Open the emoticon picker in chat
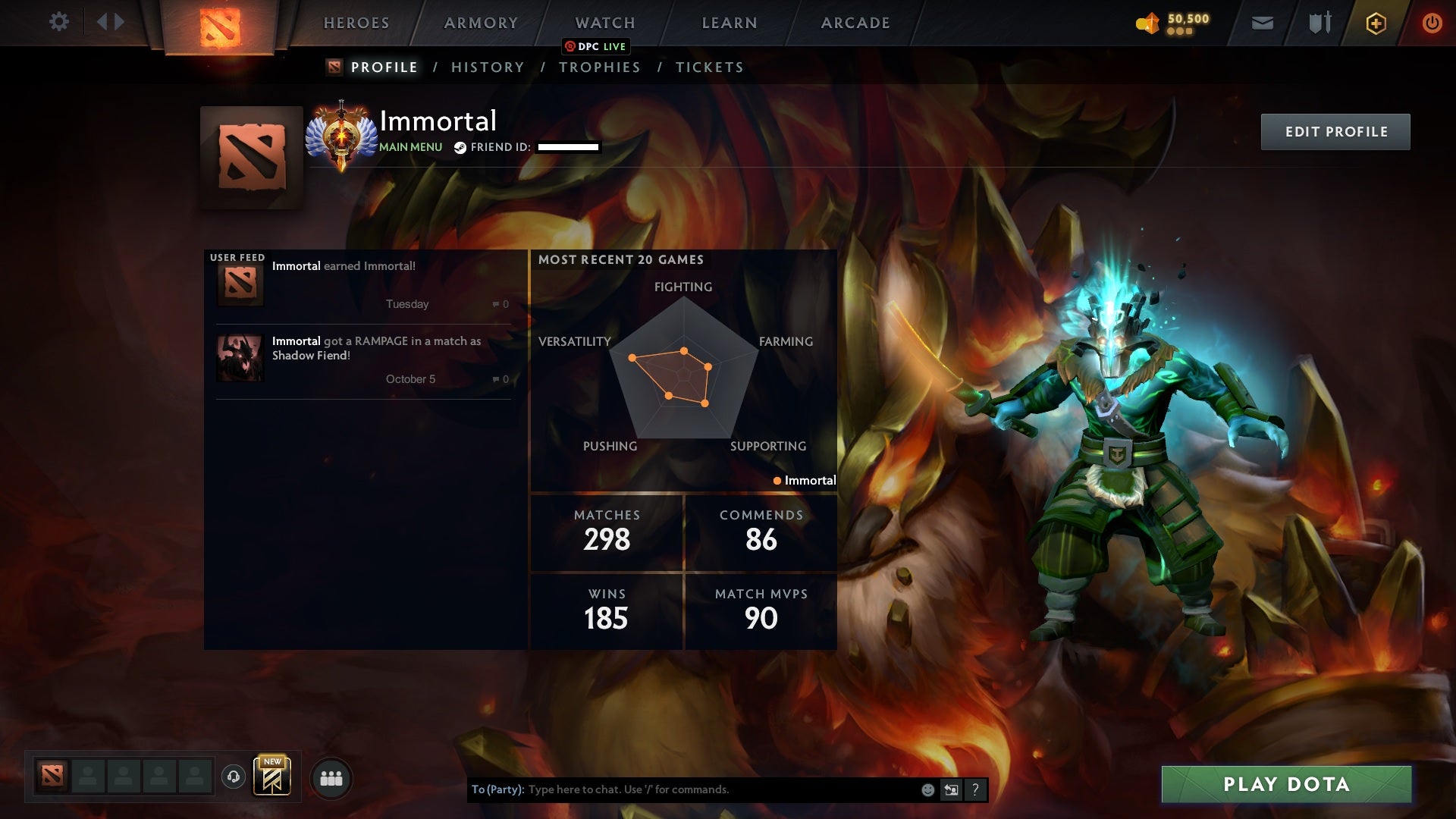The width and height of the screenshot is (1456, 819). click(x=927, y=790)
